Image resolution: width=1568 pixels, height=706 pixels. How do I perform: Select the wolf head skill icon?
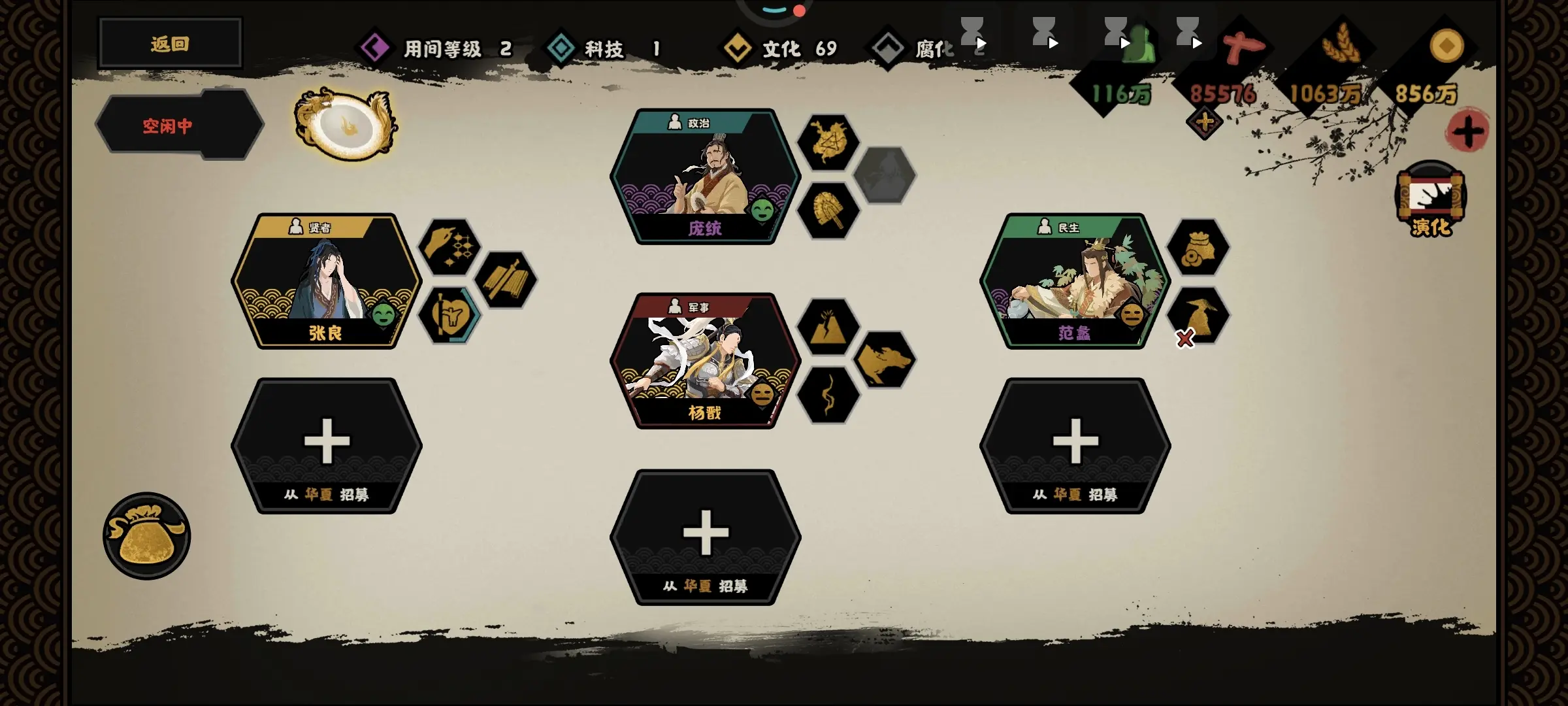[x=885, y=360]
